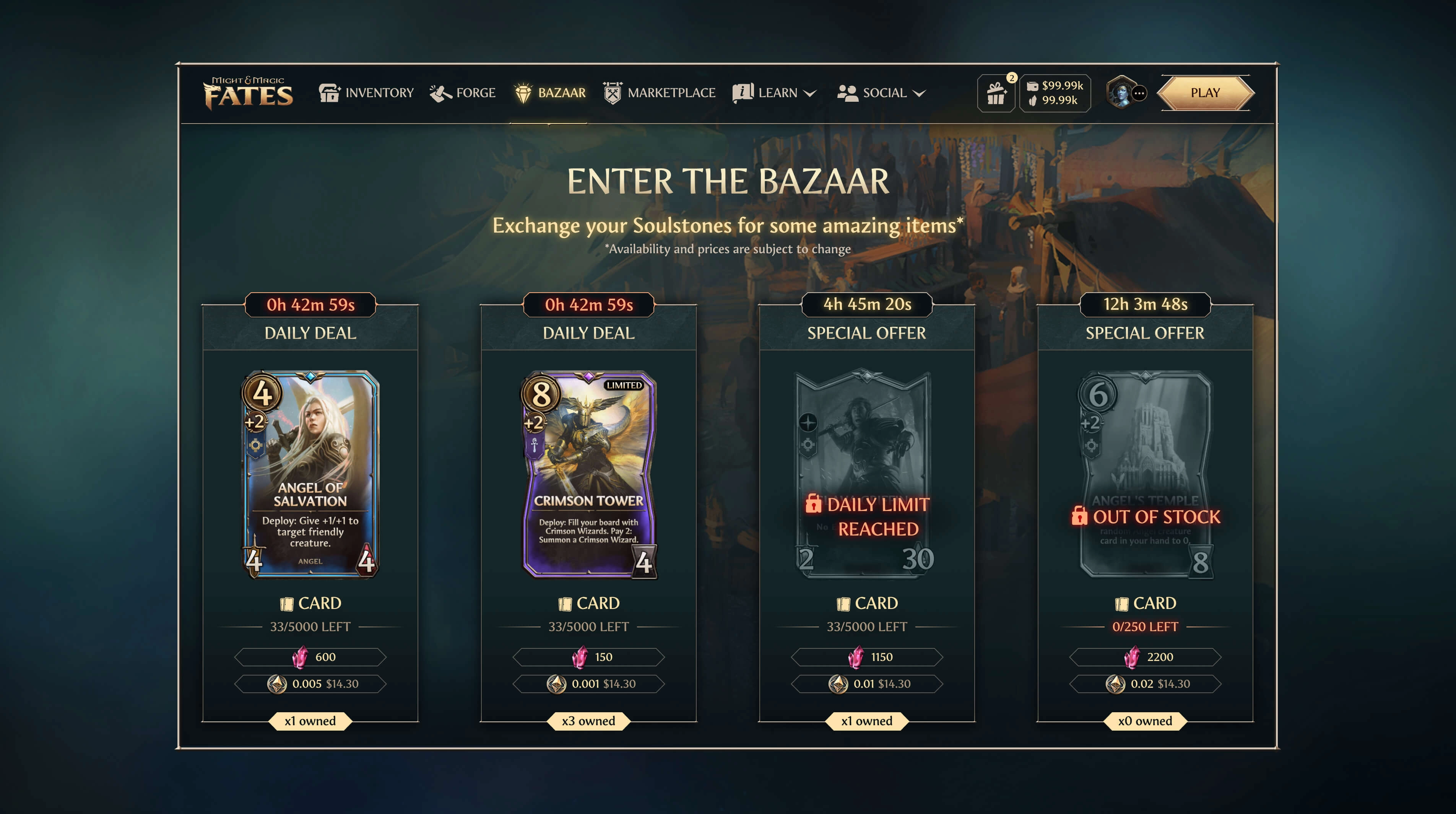Screen dimensions: 1456x814
Task: Open the gift box rewards
Action: tap(996, 93)
